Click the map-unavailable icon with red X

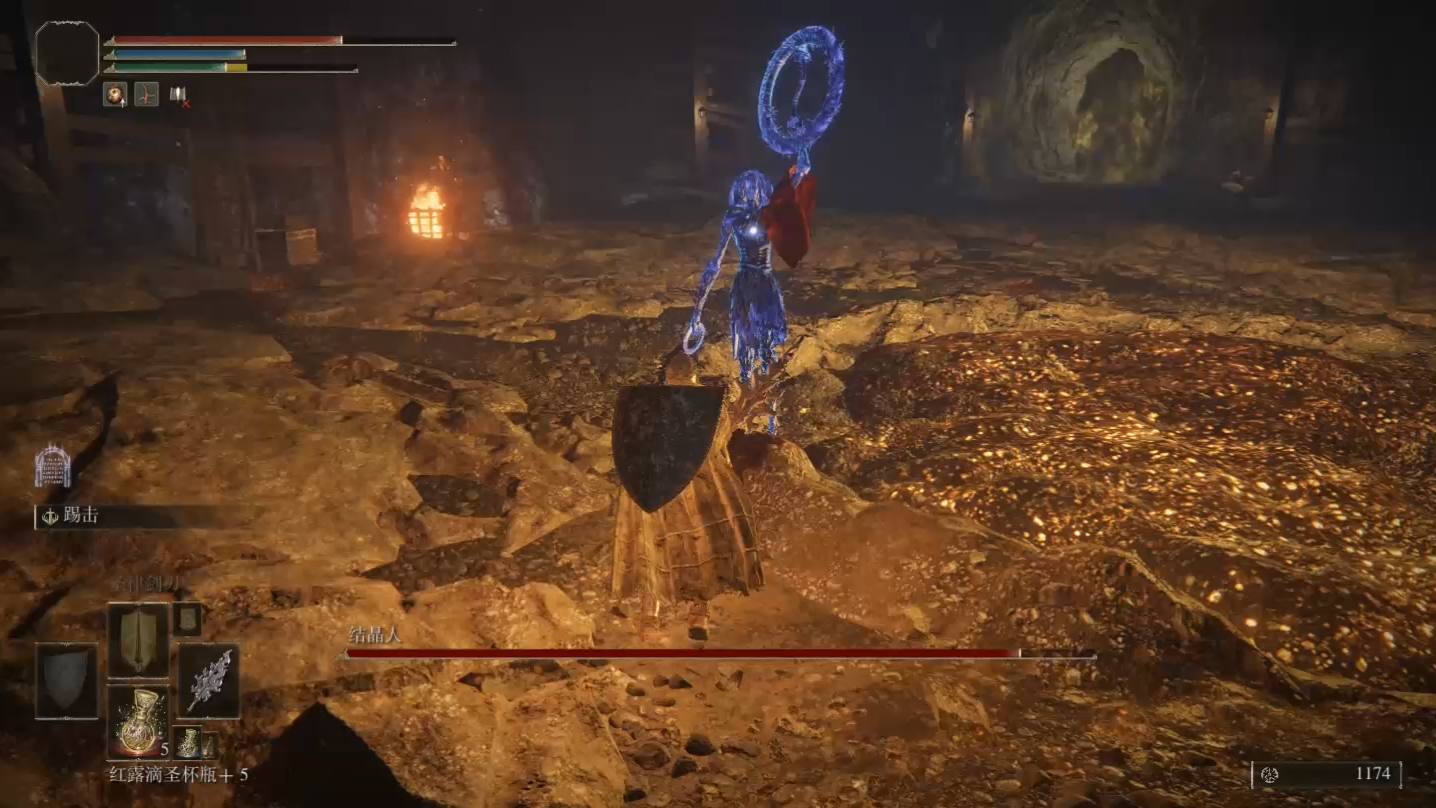179,94
